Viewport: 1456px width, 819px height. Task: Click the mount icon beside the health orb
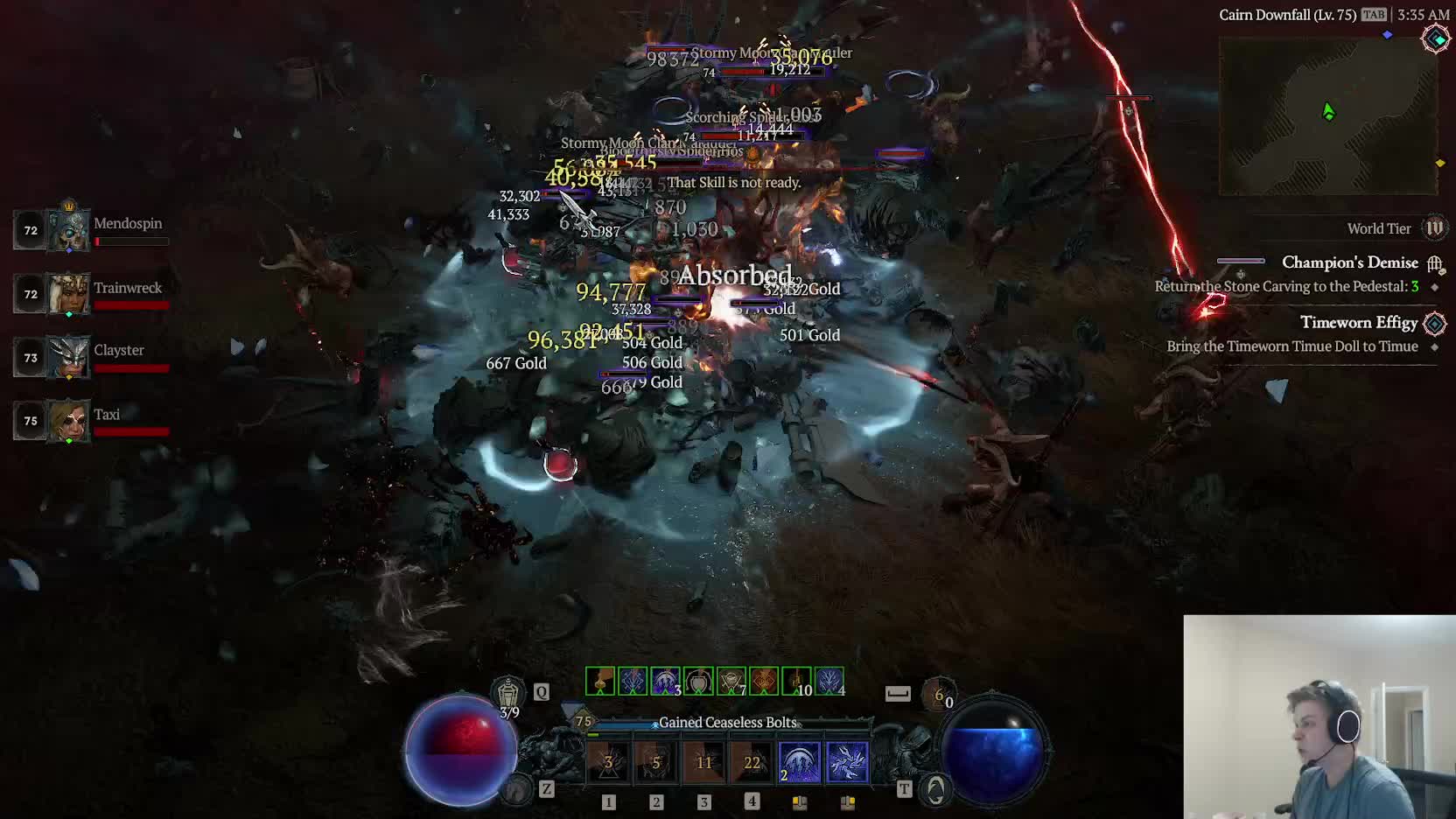pyautogui.click(x=517, y=789)
